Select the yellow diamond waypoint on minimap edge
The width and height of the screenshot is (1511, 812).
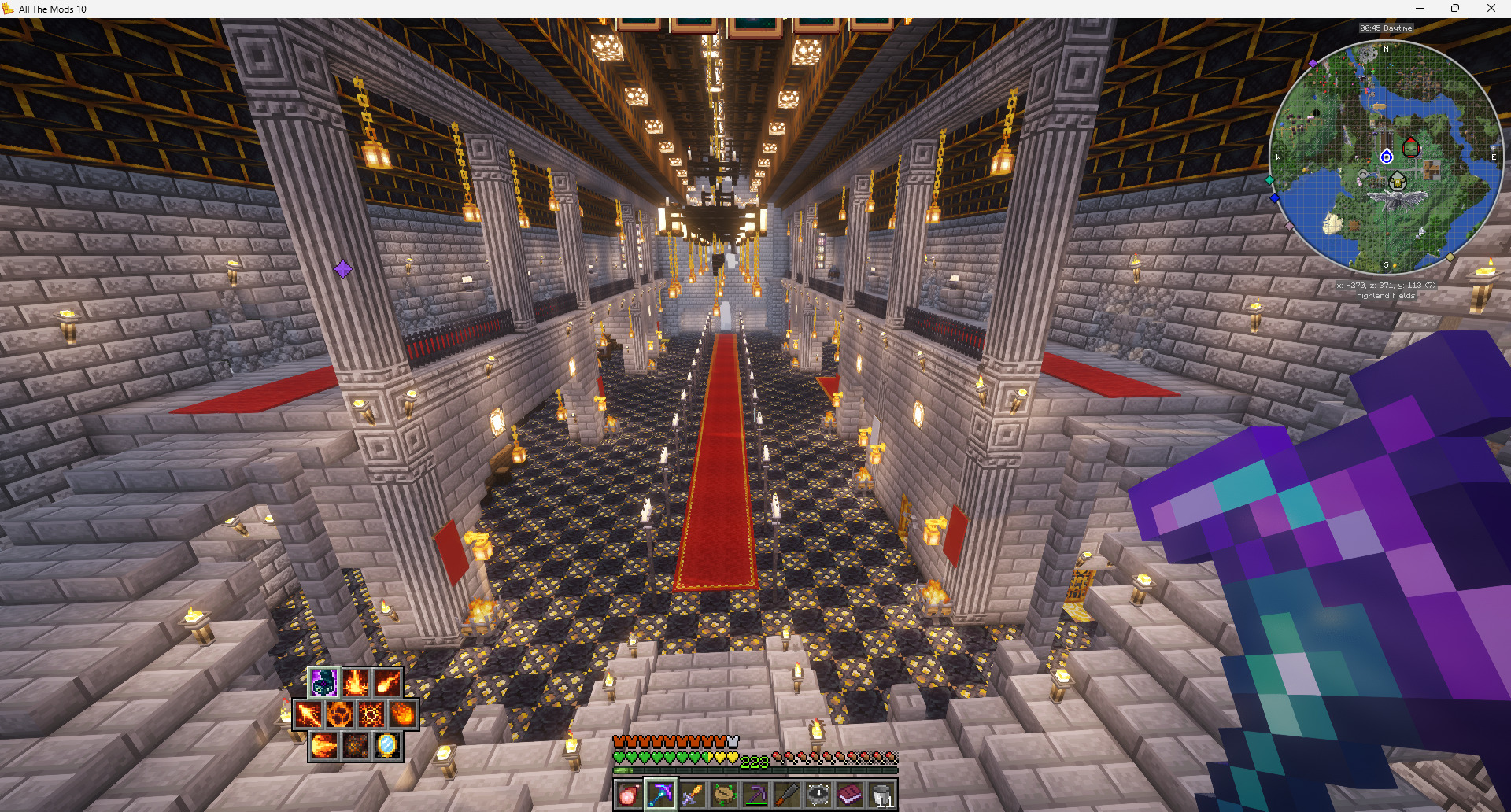pyautogui.click(x=1450, y=257)
